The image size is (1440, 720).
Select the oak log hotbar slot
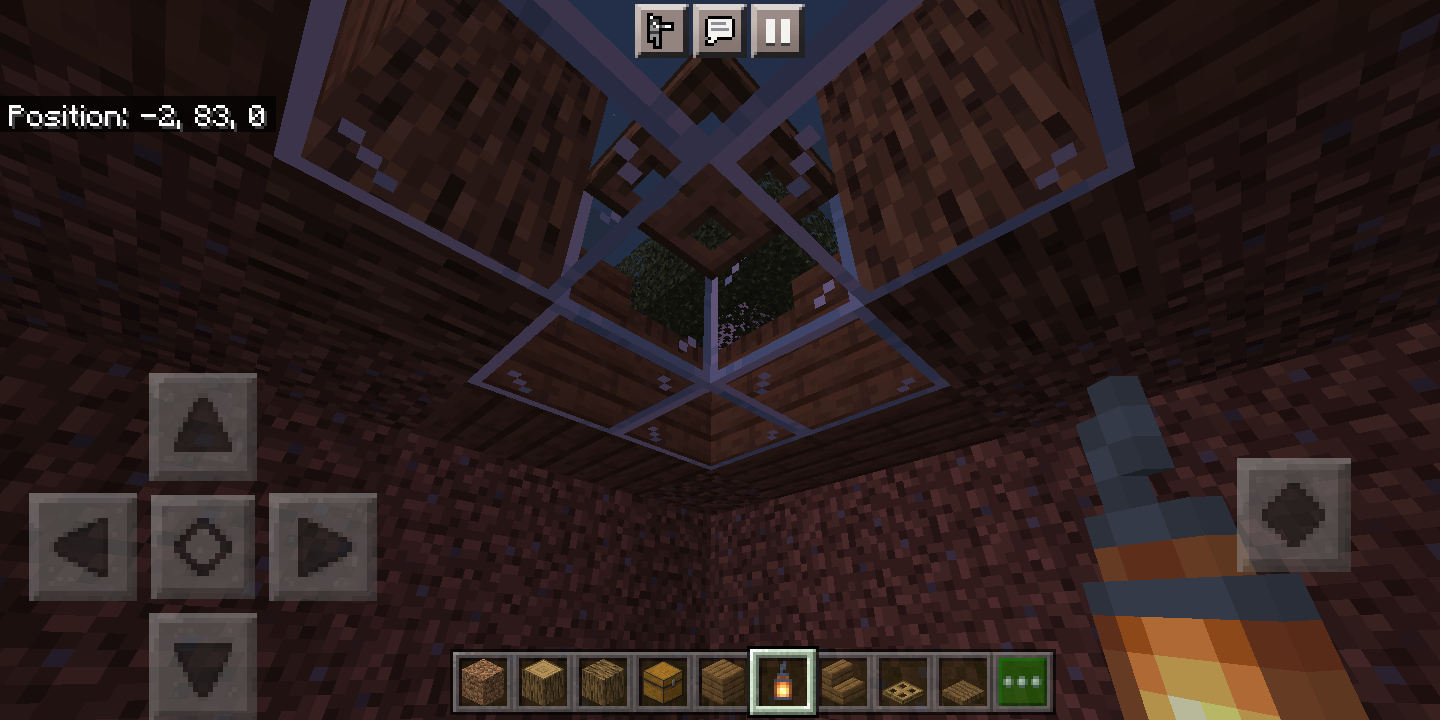[603, 683]
